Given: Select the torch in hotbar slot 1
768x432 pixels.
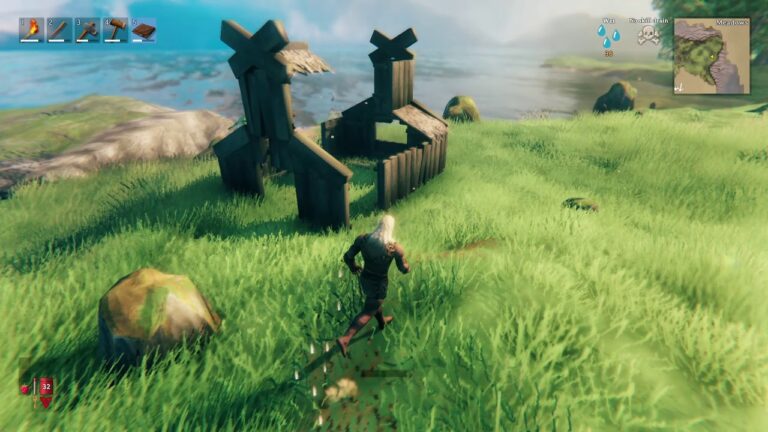Looking at the screenshot, I should (32, 30).
